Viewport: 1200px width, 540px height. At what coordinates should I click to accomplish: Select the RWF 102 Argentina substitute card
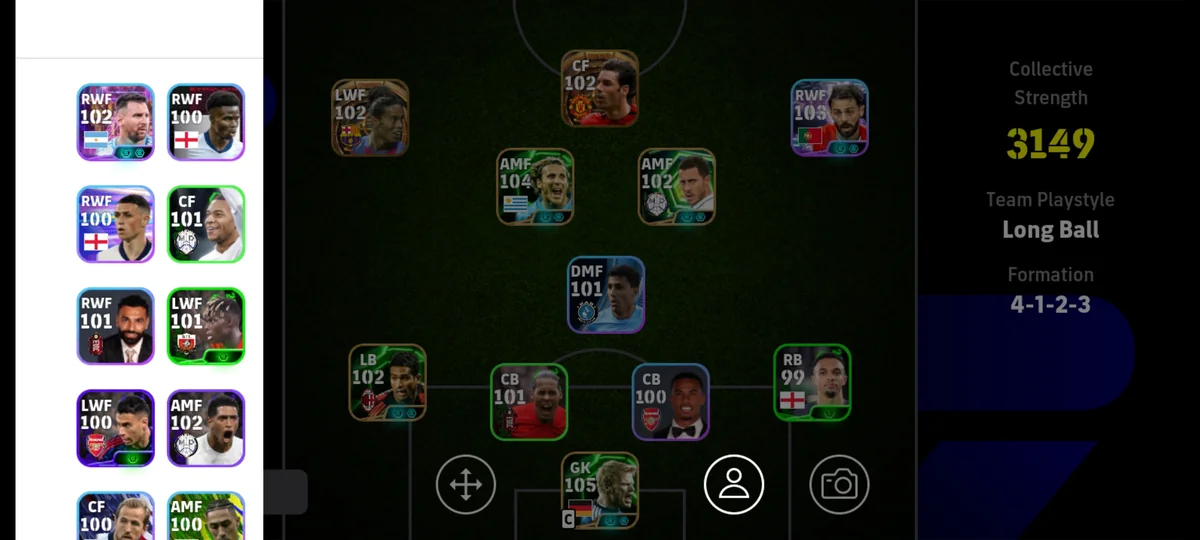pyautogui.click(x=116, y=122)
